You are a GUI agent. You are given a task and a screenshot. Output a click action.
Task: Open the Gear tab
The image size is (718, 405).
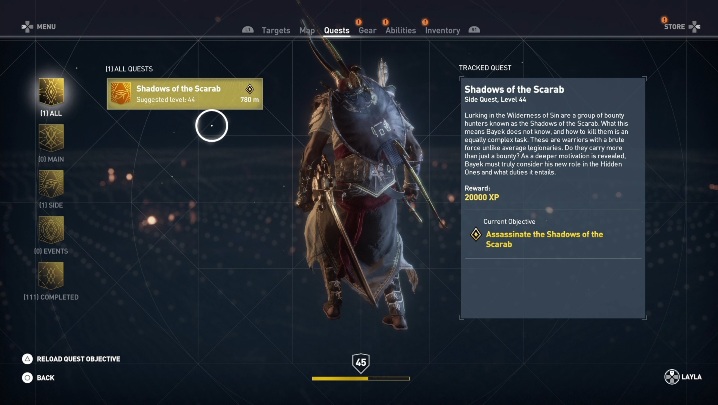pyautogui.click(x=367, y=30)
